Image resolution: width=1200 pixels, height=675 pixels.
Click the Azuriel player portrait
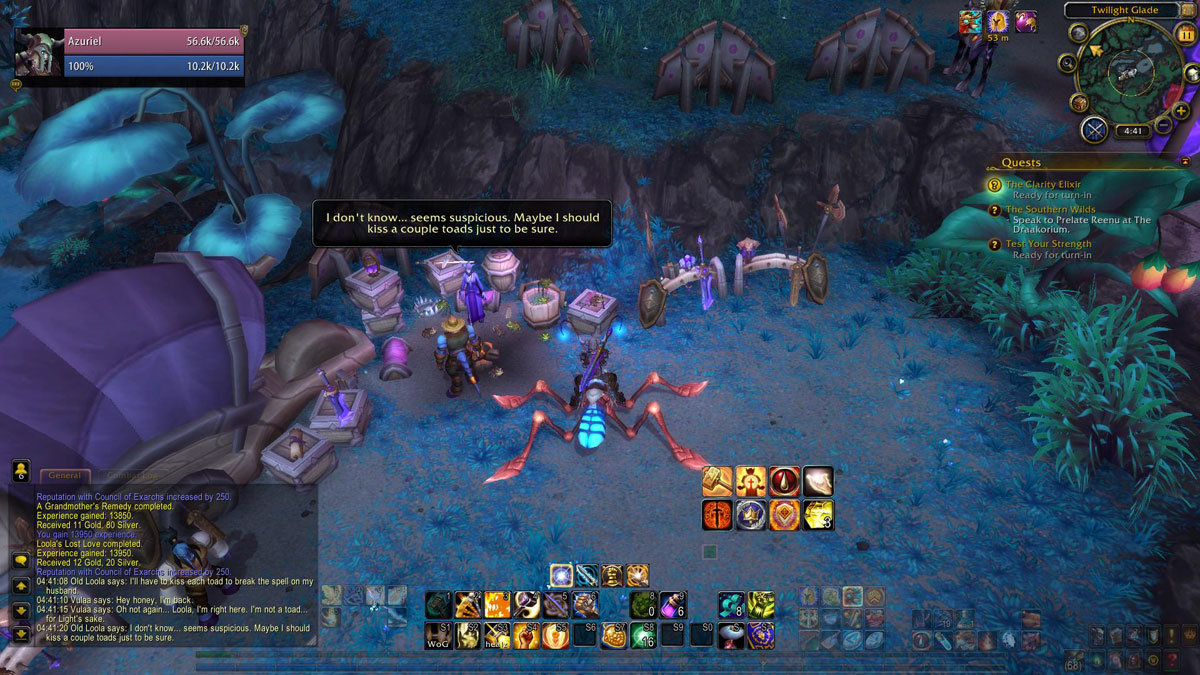click(38, 53)
